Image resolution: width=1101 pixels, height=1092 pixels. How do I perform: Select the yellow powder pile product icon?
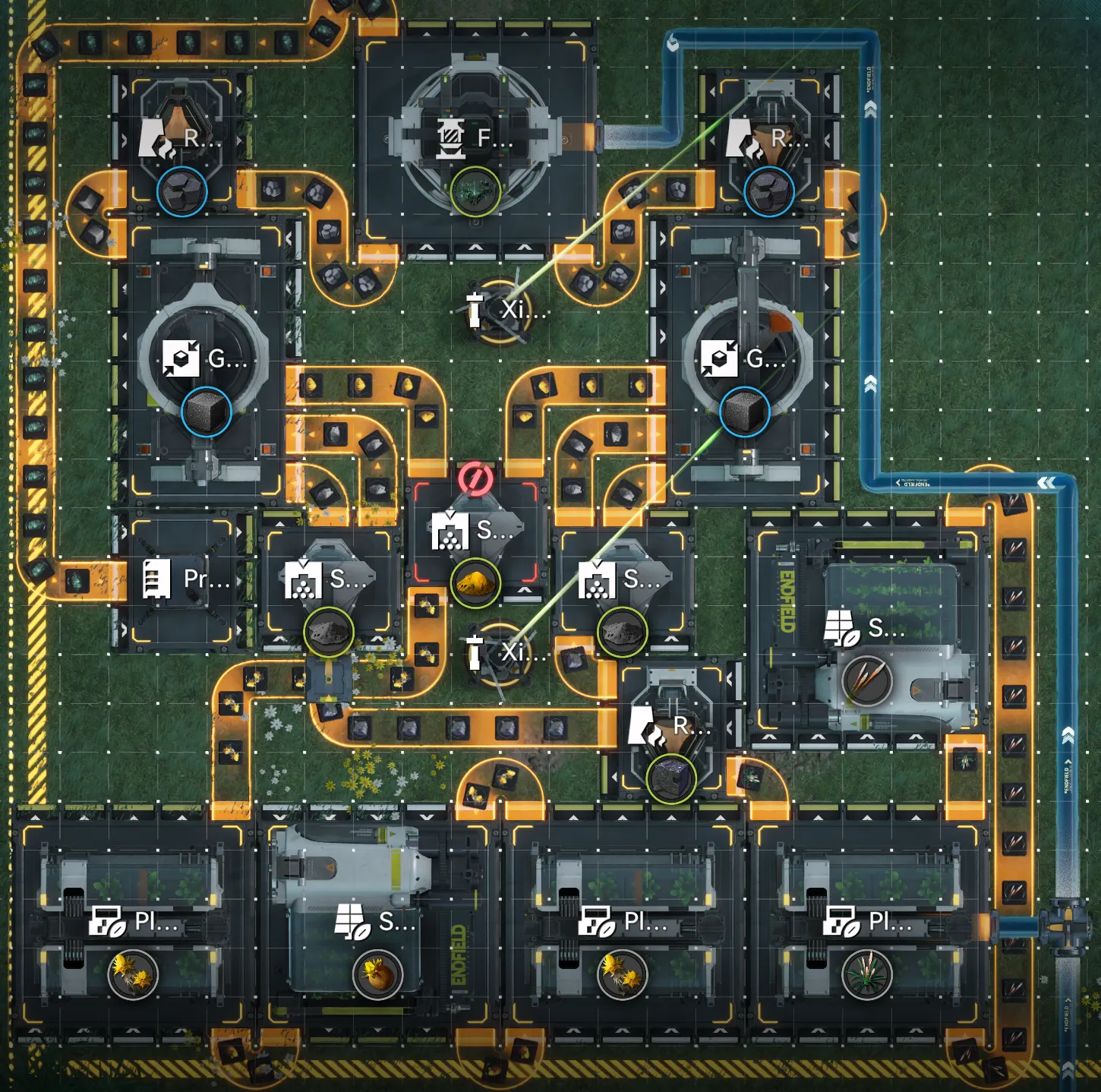coord(475,584)
